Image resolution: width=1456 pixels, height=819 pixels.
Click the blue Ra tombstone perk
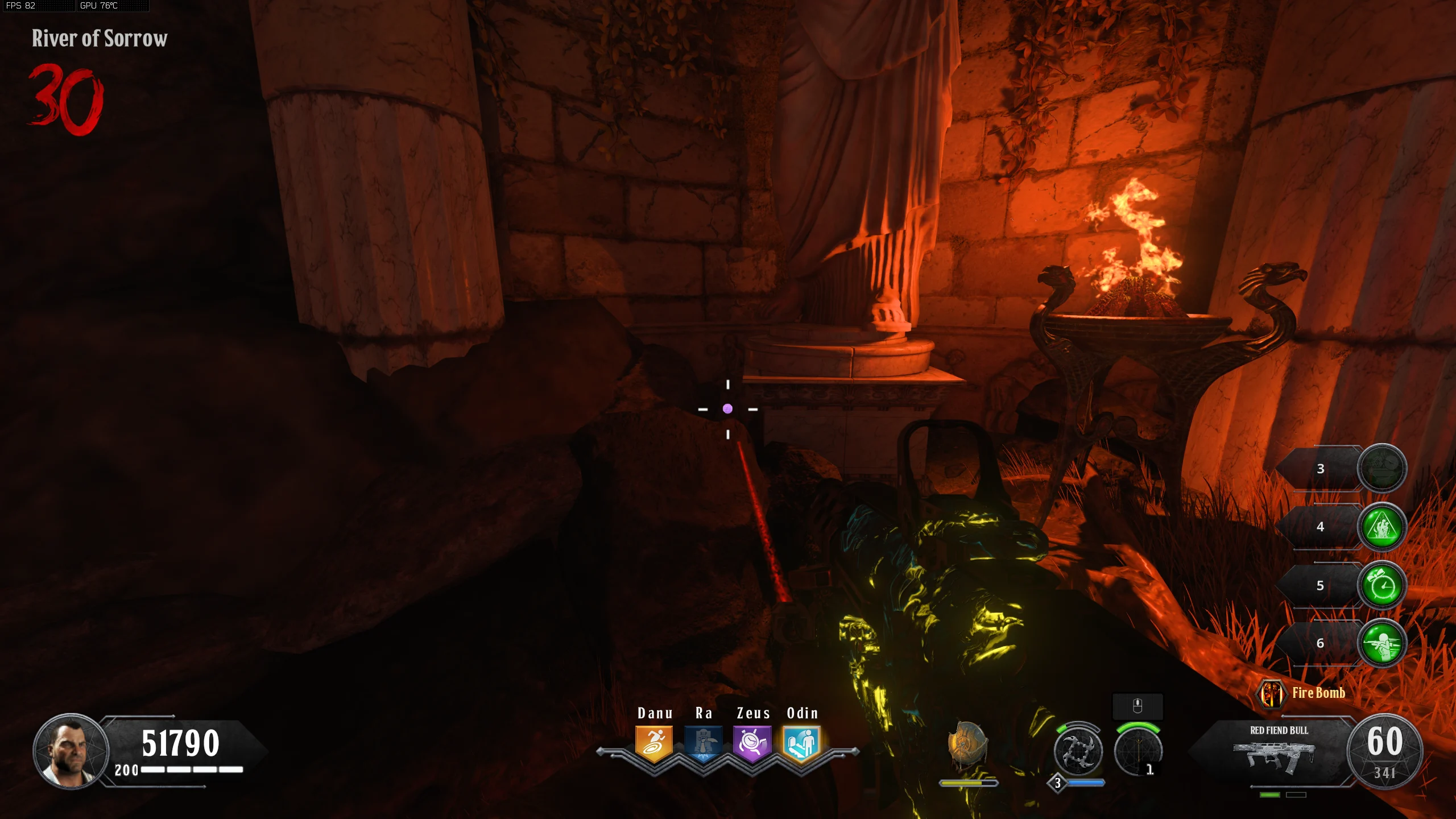[703, 743]
